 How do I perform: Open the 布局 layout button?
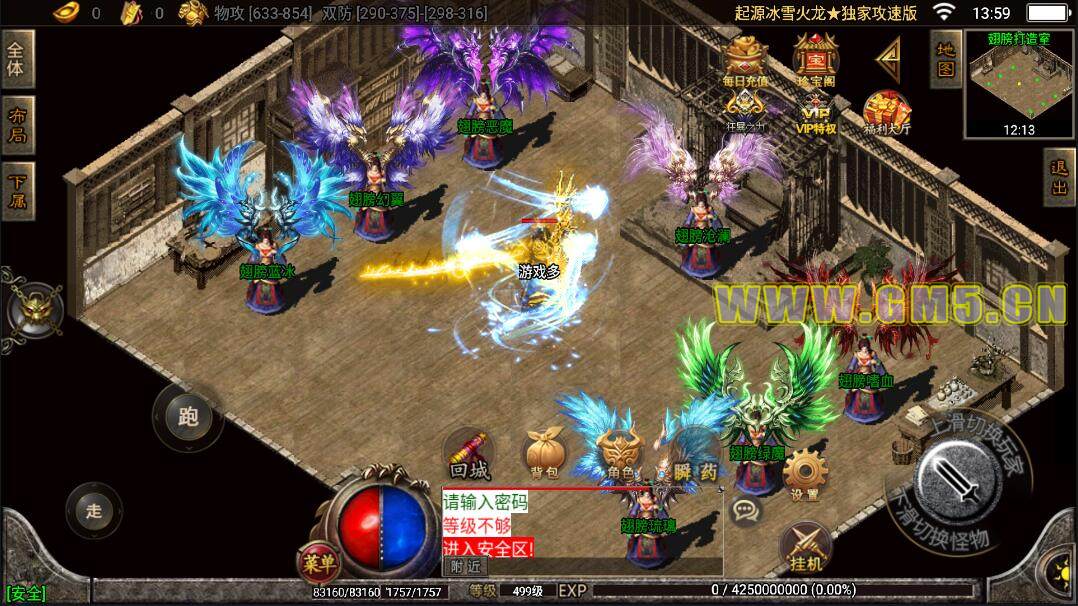click(x=17, y=126)
